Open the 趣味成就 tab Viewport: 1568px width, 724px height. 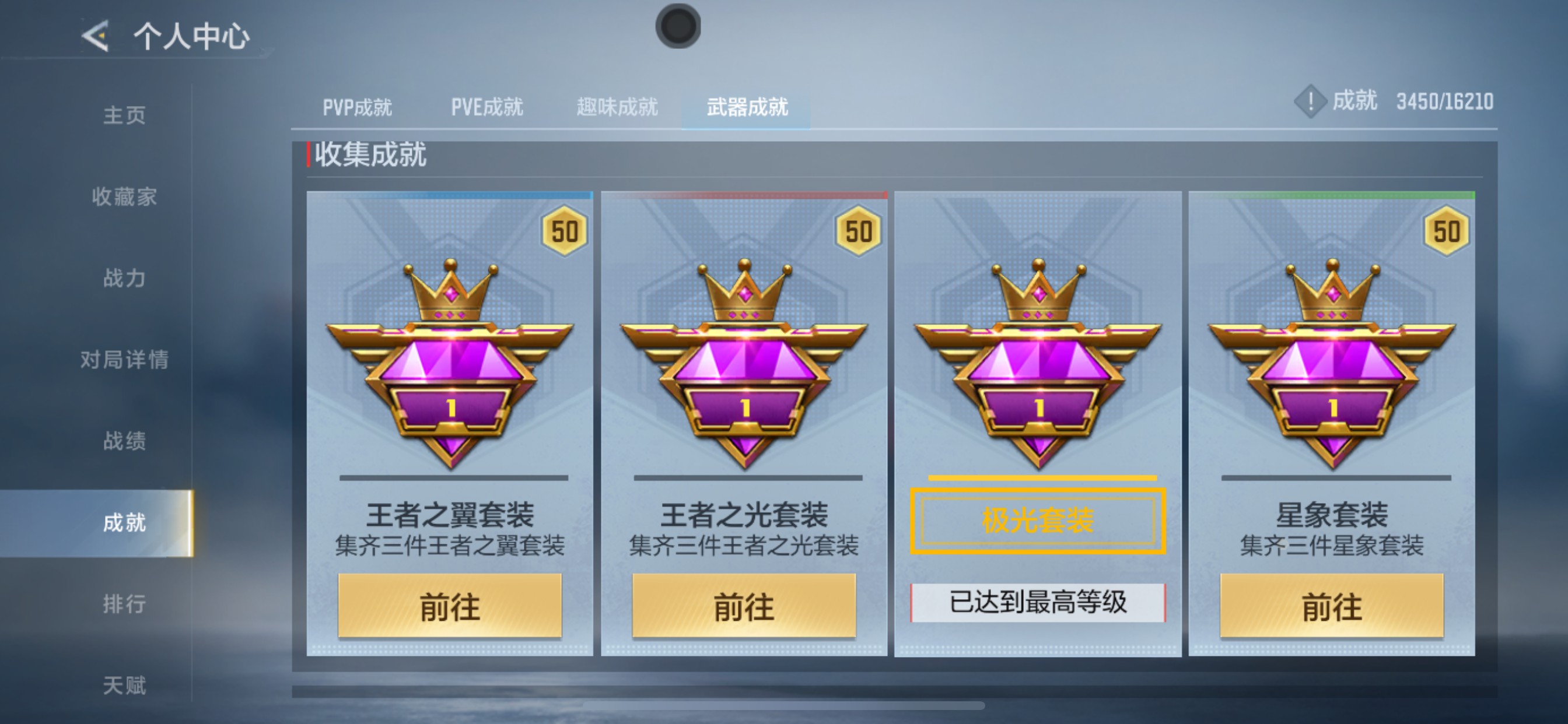(616, 107)
